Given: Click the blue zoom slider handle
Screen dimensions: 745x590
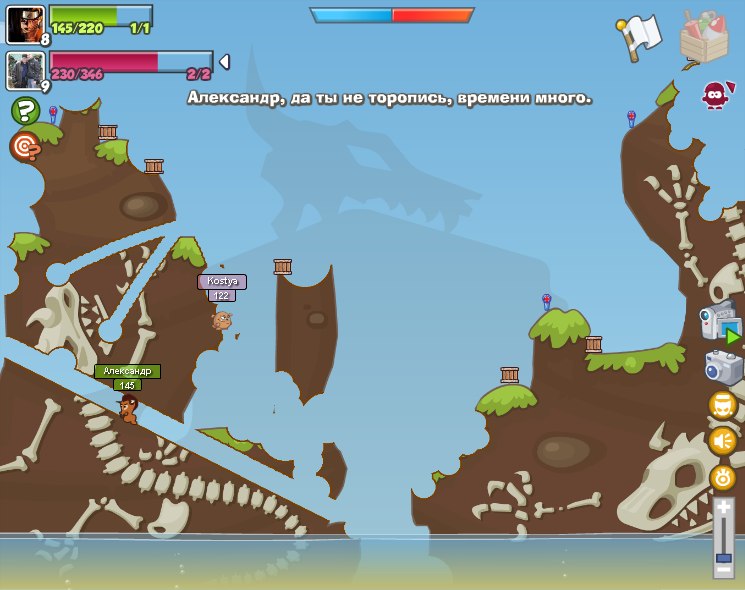Looking at the screenshot, I should (723, 556).
